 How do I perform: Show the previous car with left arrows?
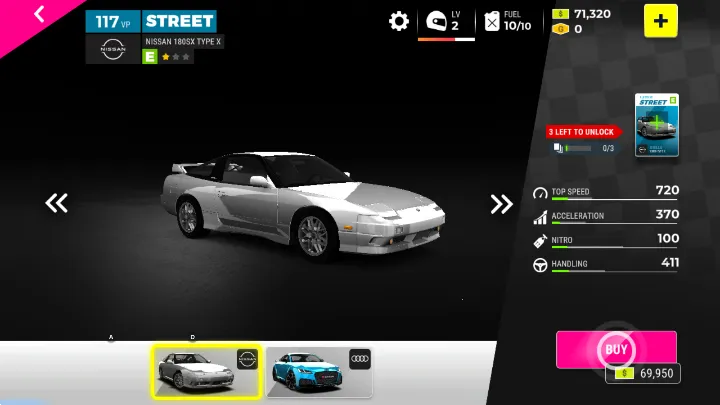[56, 204]
